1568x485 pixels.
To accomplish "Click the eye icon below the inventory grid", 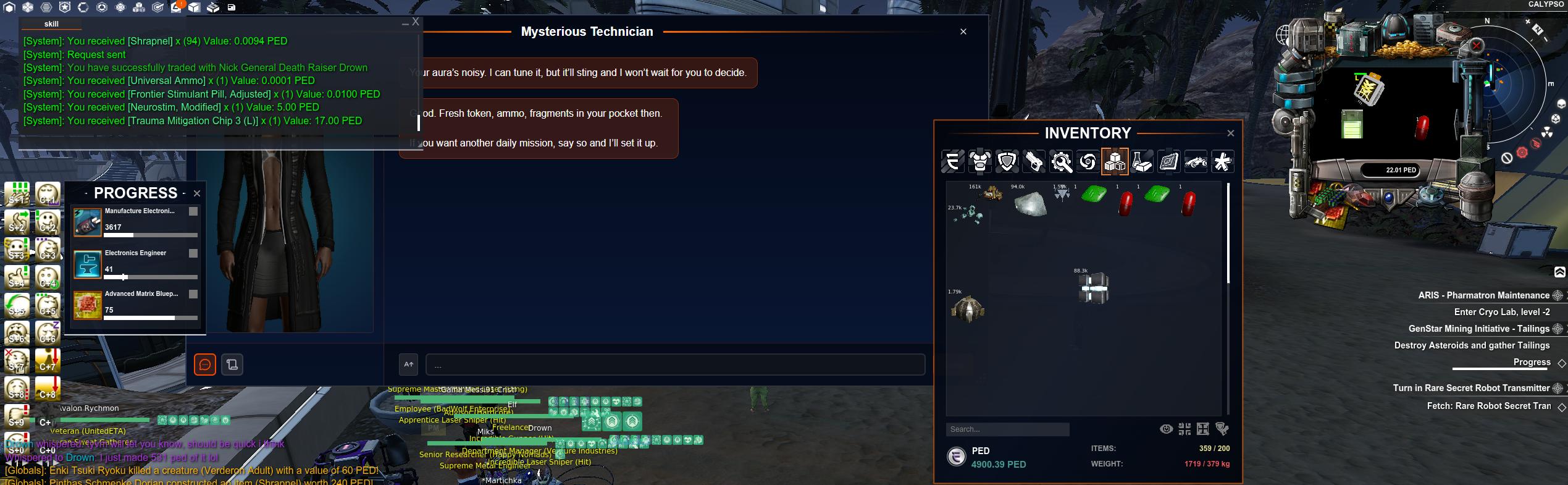I will tap(1166, 429).
